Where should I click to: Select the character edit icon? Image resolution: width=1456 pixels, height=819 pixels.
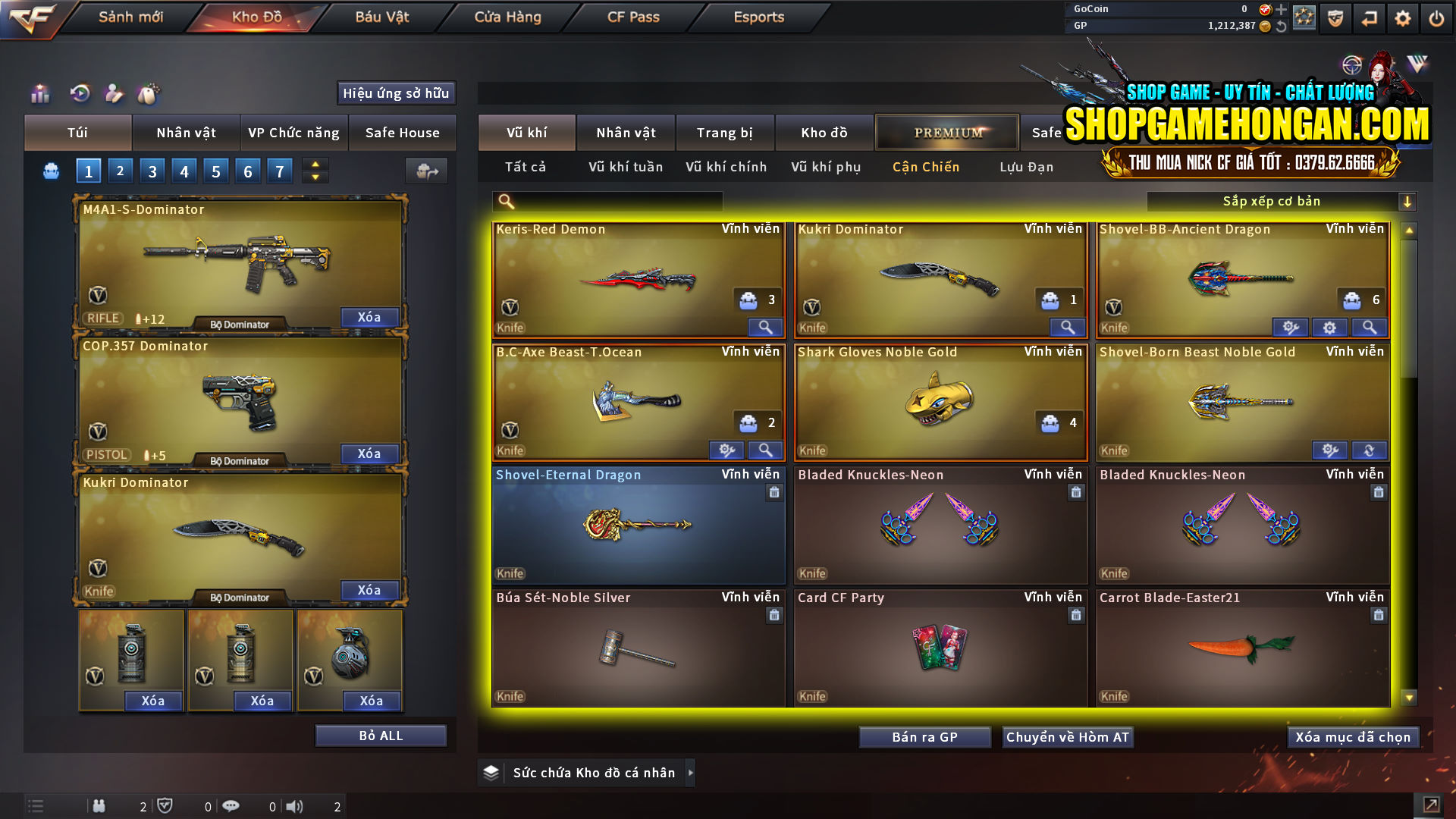coord(114,93)
